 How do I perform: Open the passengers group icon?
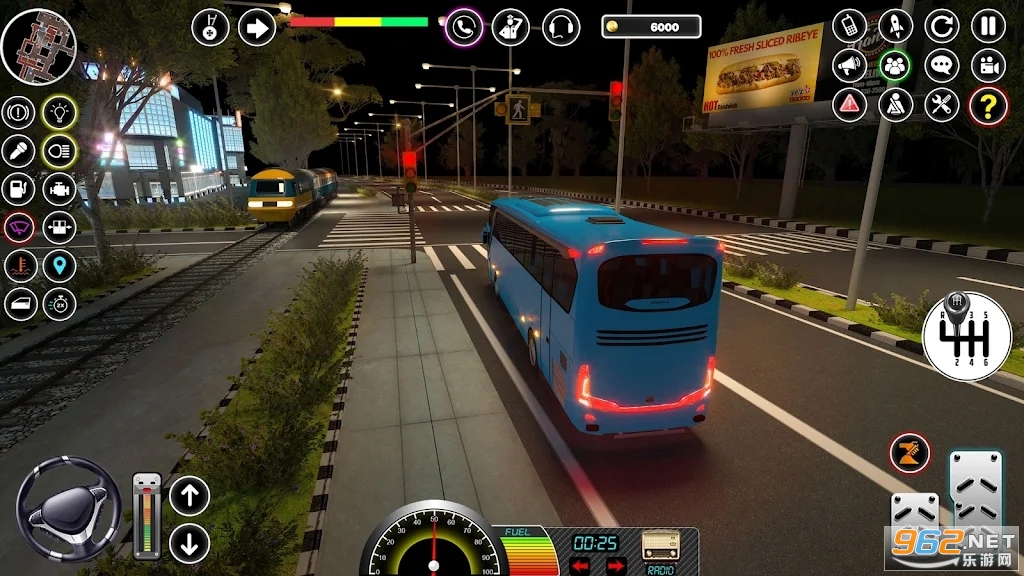[895, 66]
